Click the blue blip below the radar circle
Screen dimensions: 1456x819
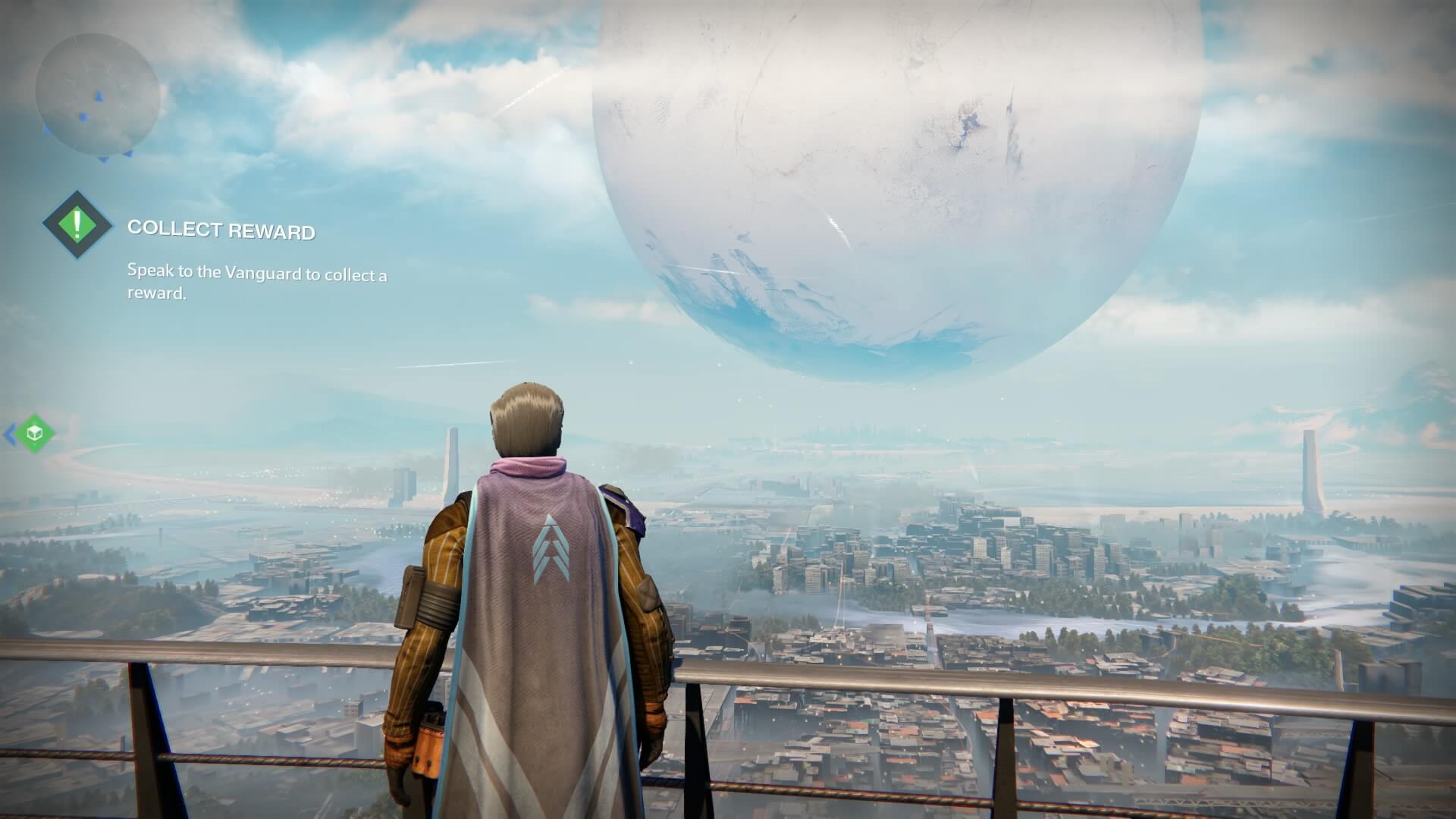click(104, 158)
